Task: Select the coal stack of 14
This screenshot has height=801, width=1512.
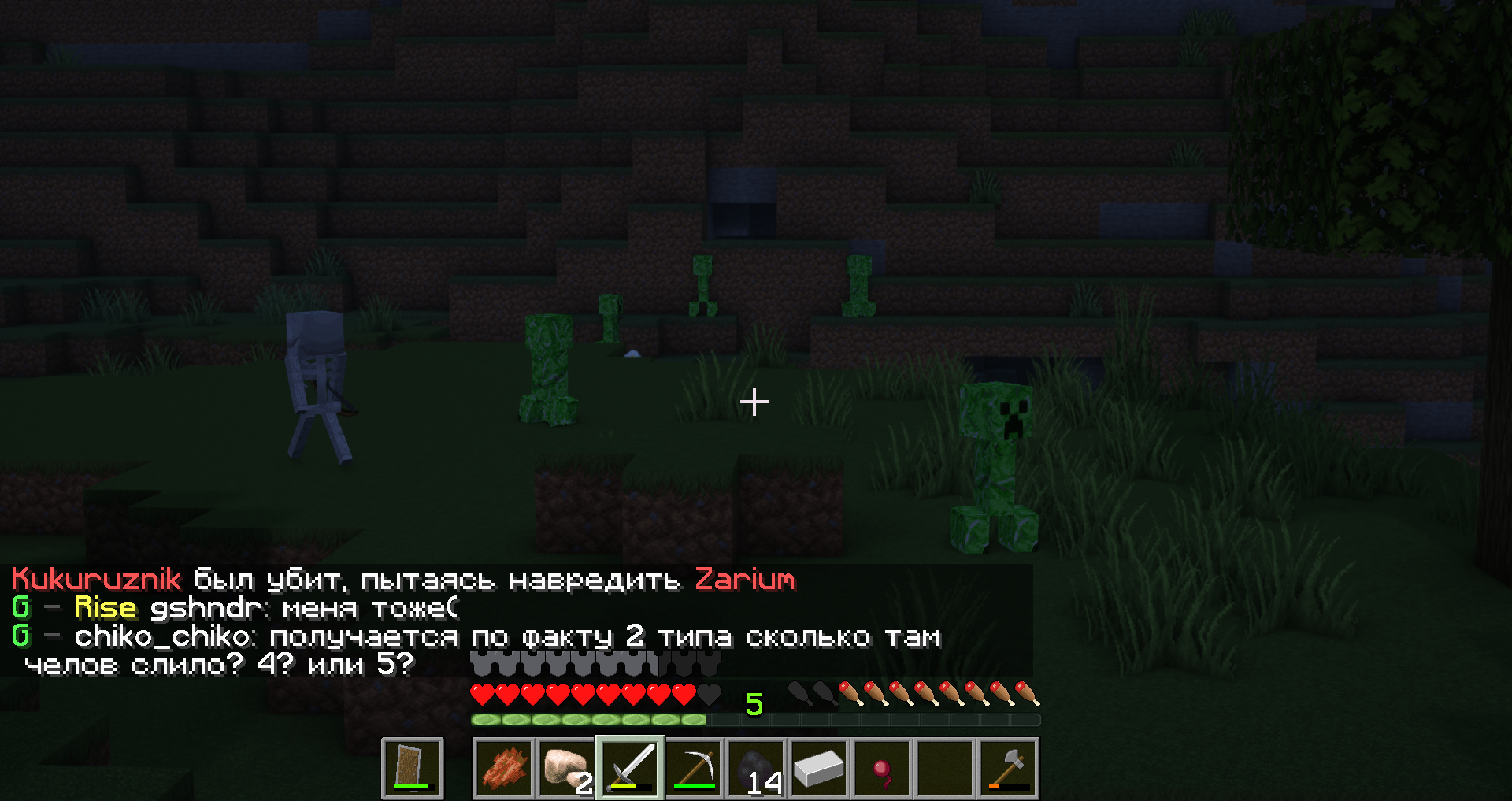Action: point(756,768)
